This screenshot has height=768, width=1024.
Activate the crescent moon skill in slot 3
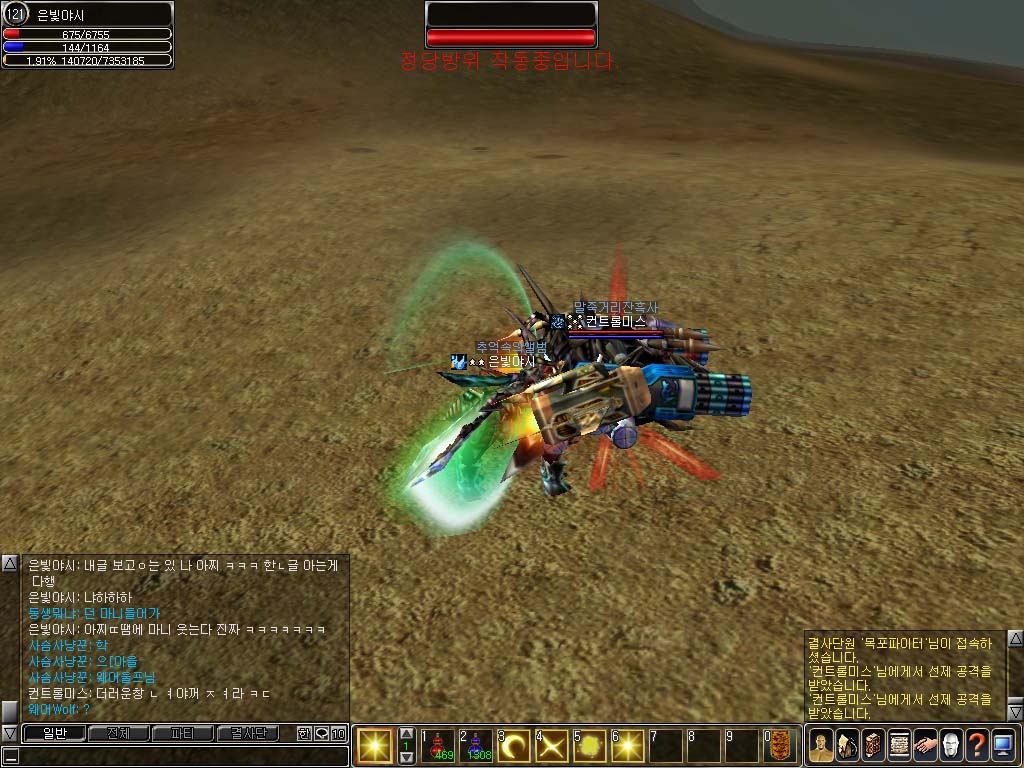click(514, 745)
